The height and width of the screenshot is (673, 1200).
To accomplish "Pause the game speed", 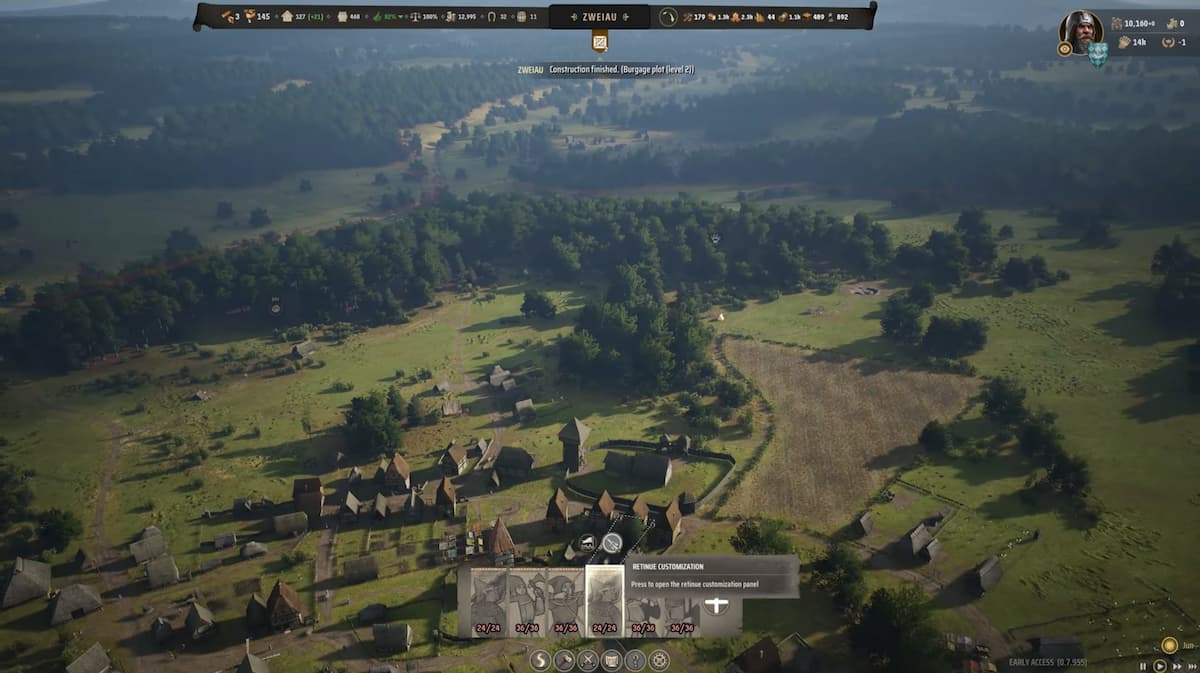I will [1143, 665].
